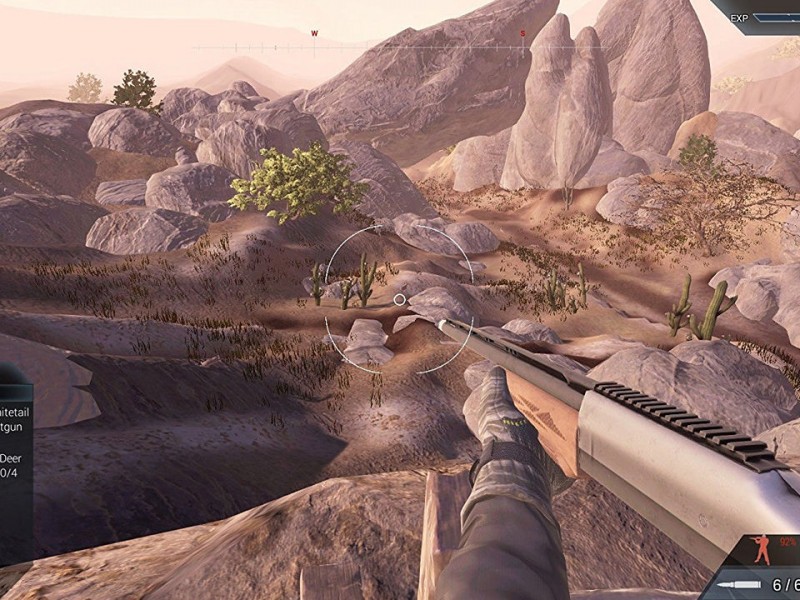Click the compass bar's W marker

[x=314, y=34]
